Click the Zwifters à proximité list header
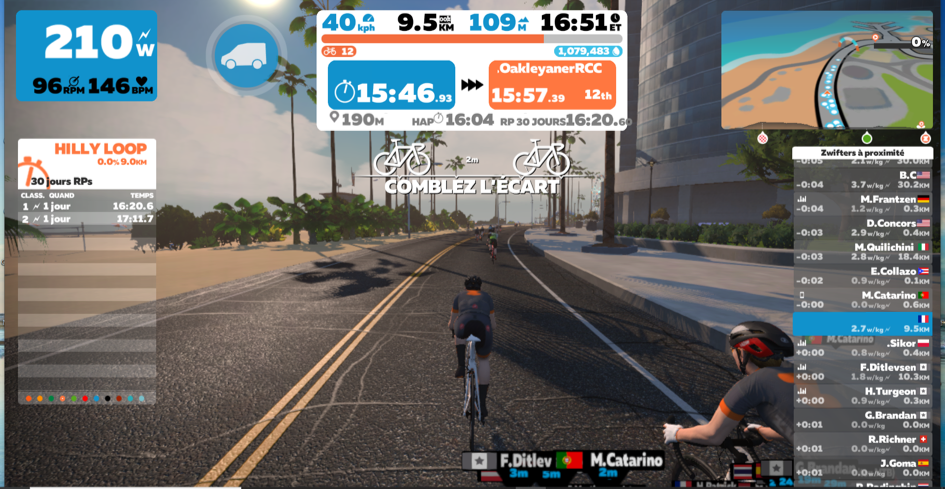The width and height of the screenshot is (945, 489). tap(862, 153)
